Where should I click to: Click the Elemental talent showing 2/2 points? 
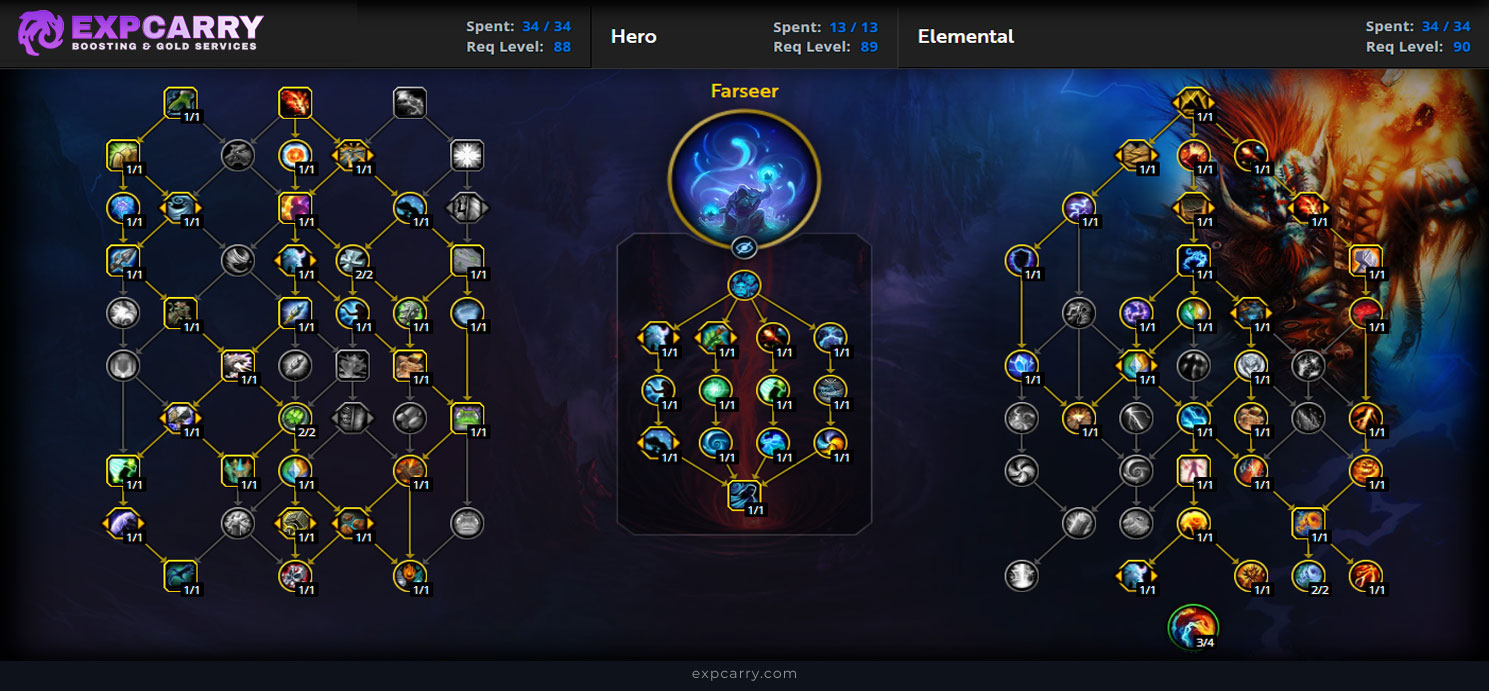1308,574
